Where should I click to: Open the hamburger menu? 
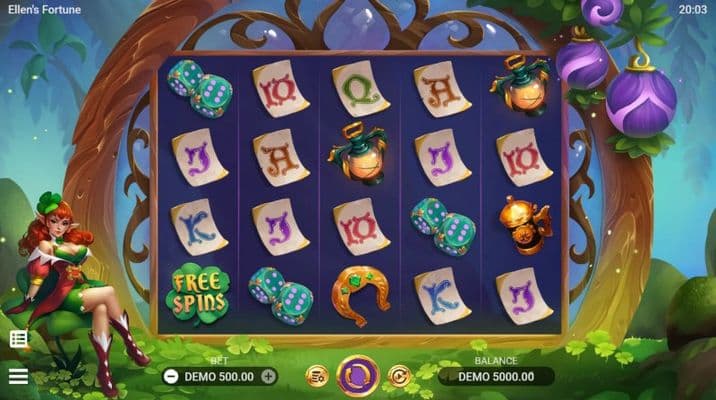coord(18,376)
